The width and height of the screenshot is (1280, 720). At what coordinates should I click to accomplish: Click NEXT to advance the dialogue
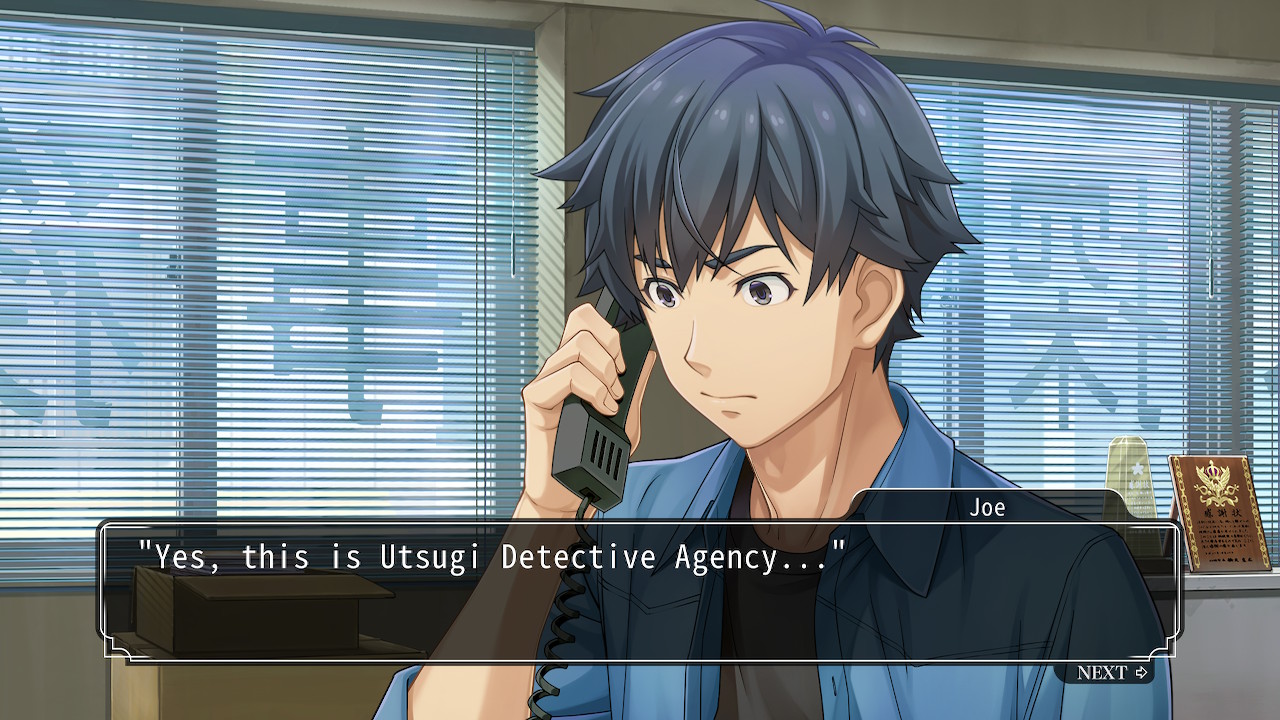pyautogui.click(x=1111, y=672)
